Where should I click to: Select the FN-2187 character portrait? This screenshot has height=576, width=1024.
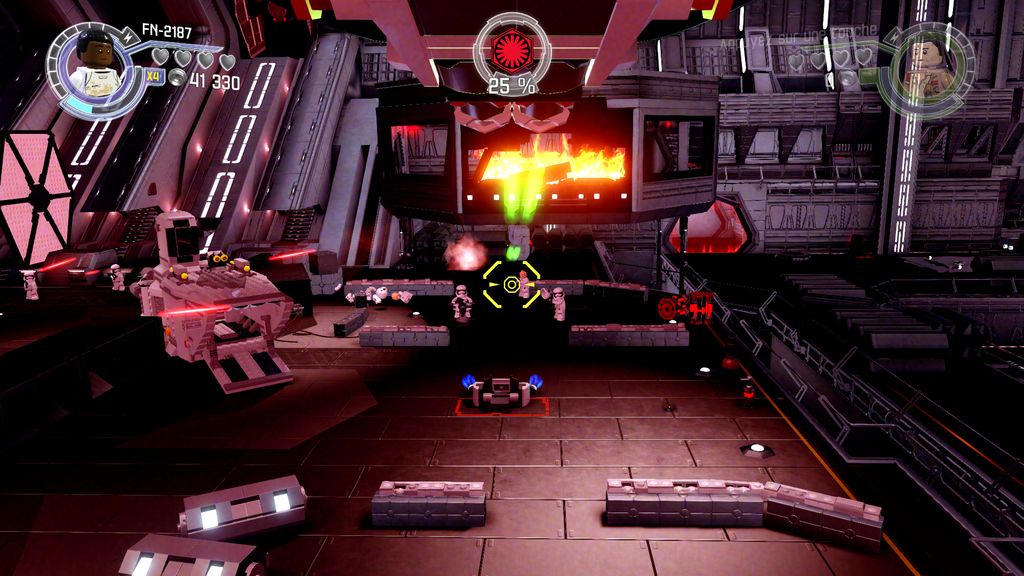click(x=96, y=68)
